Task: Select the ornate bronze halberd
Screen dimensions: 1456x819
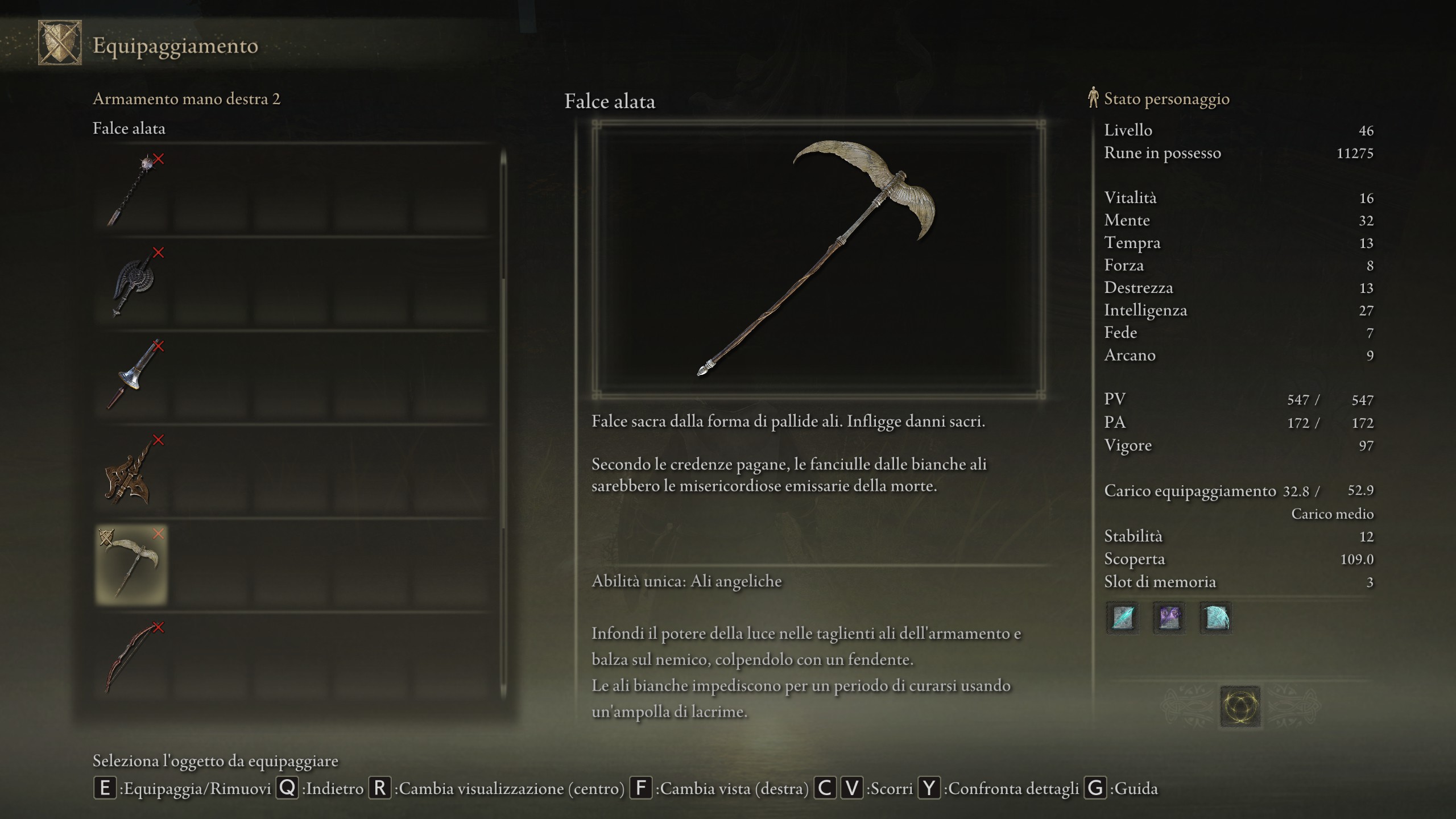Action: 132,470
